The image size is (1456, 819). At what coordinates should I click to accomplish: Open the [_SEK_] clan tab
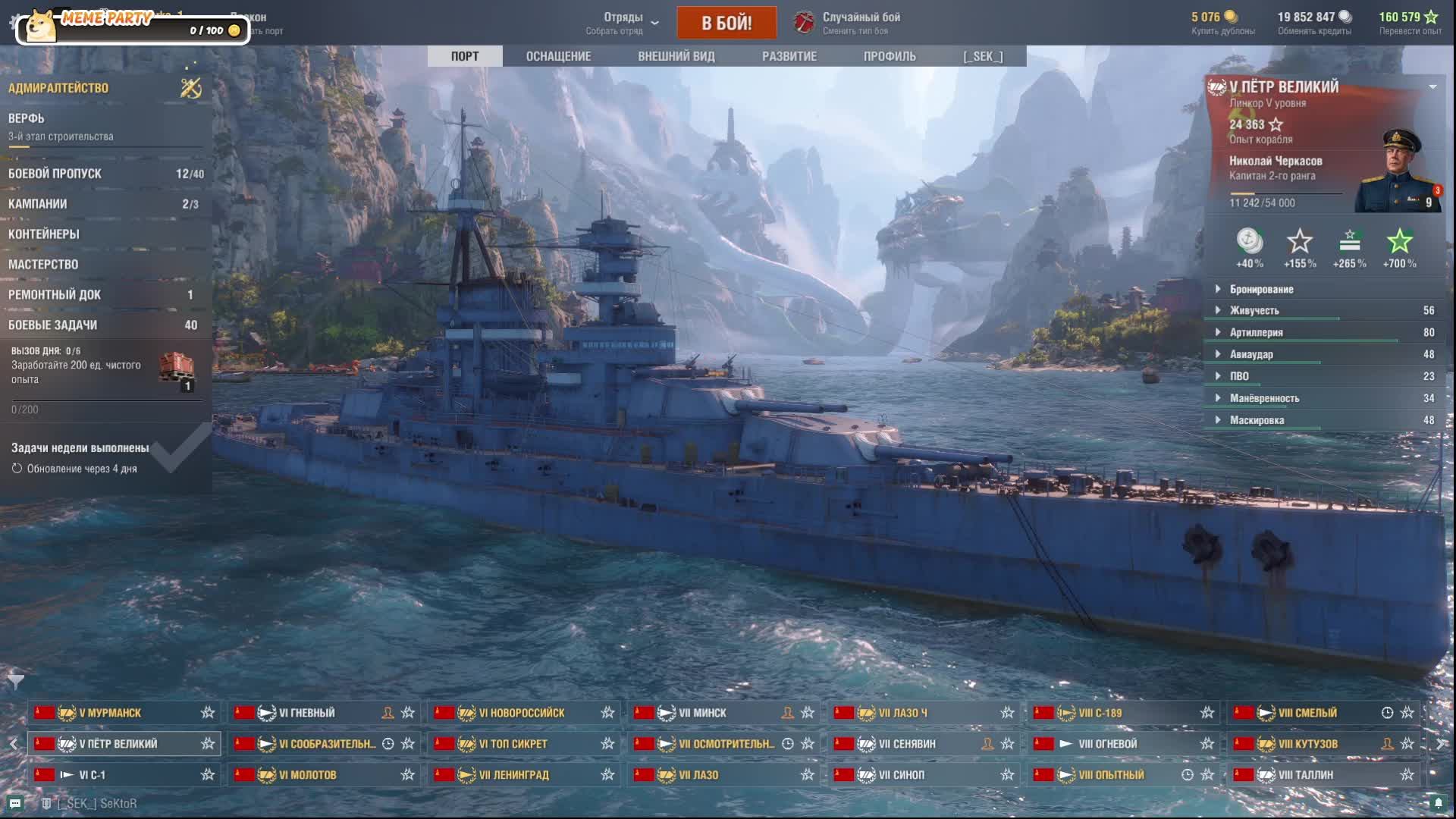coord(982,56)
